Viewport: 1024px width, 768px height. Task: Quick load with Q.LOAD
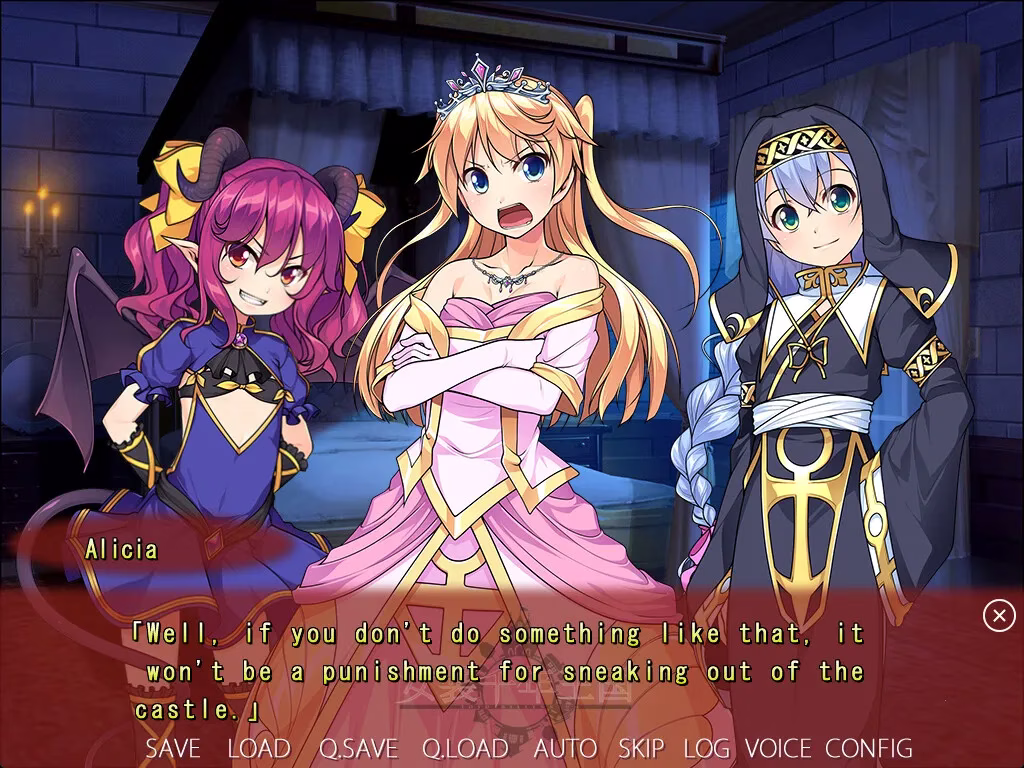(465, 748)
